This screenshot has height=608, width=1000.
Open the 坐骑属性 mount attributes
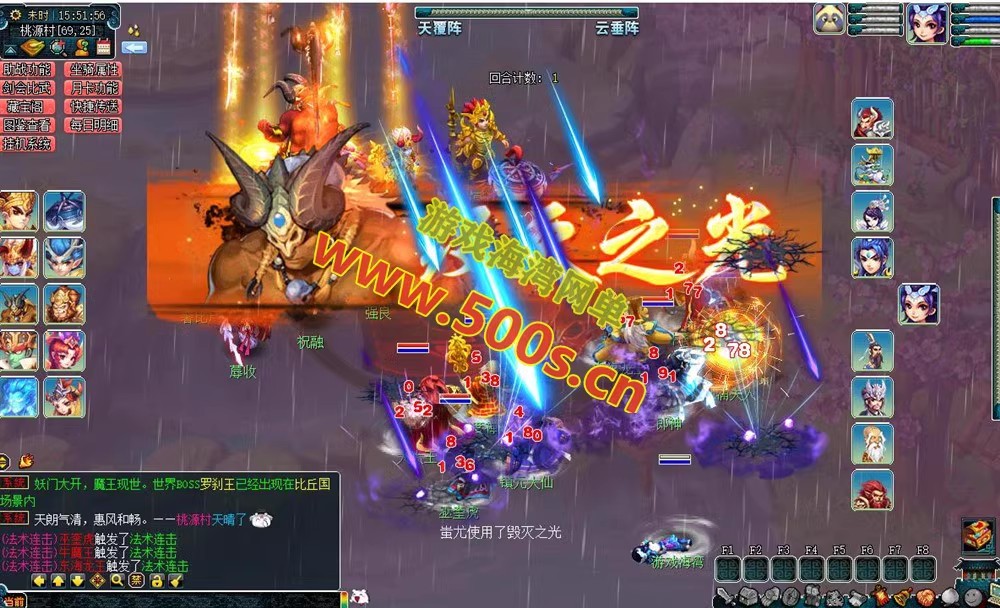[93, 70]
